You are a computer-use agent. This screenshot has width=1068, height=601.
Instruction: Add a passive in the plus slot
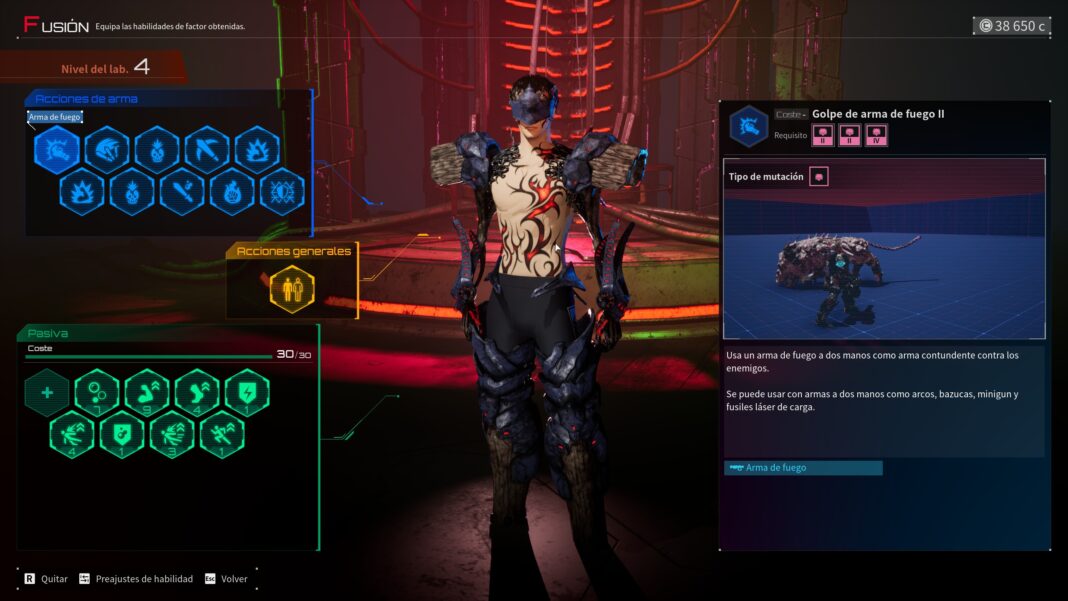[x=47, y=392]
